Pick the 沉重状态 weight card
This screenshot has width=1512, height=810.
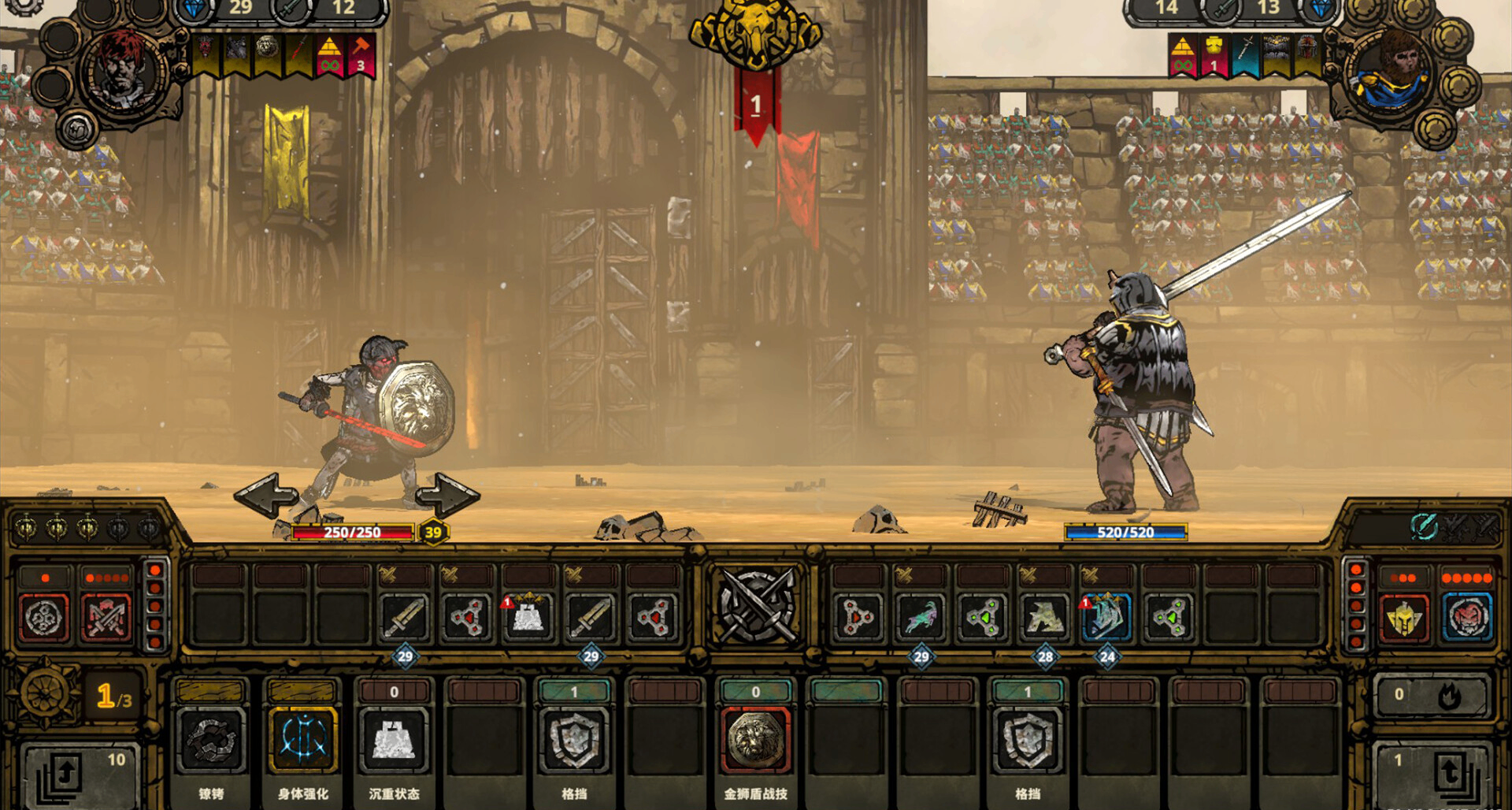(394, 741)
